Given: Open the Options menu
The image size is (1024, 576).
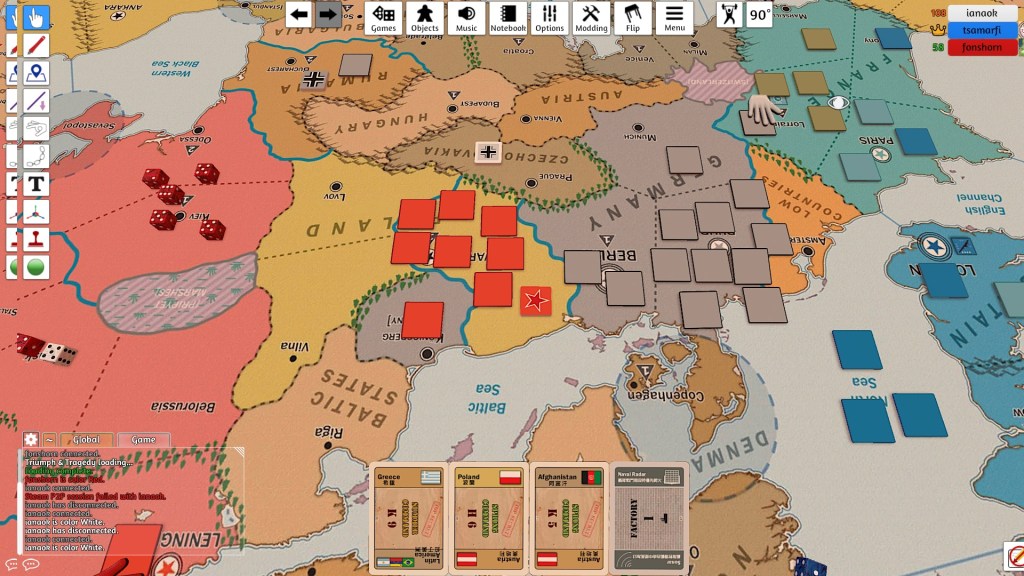Looking at the screenshot, I should [549, 17].
